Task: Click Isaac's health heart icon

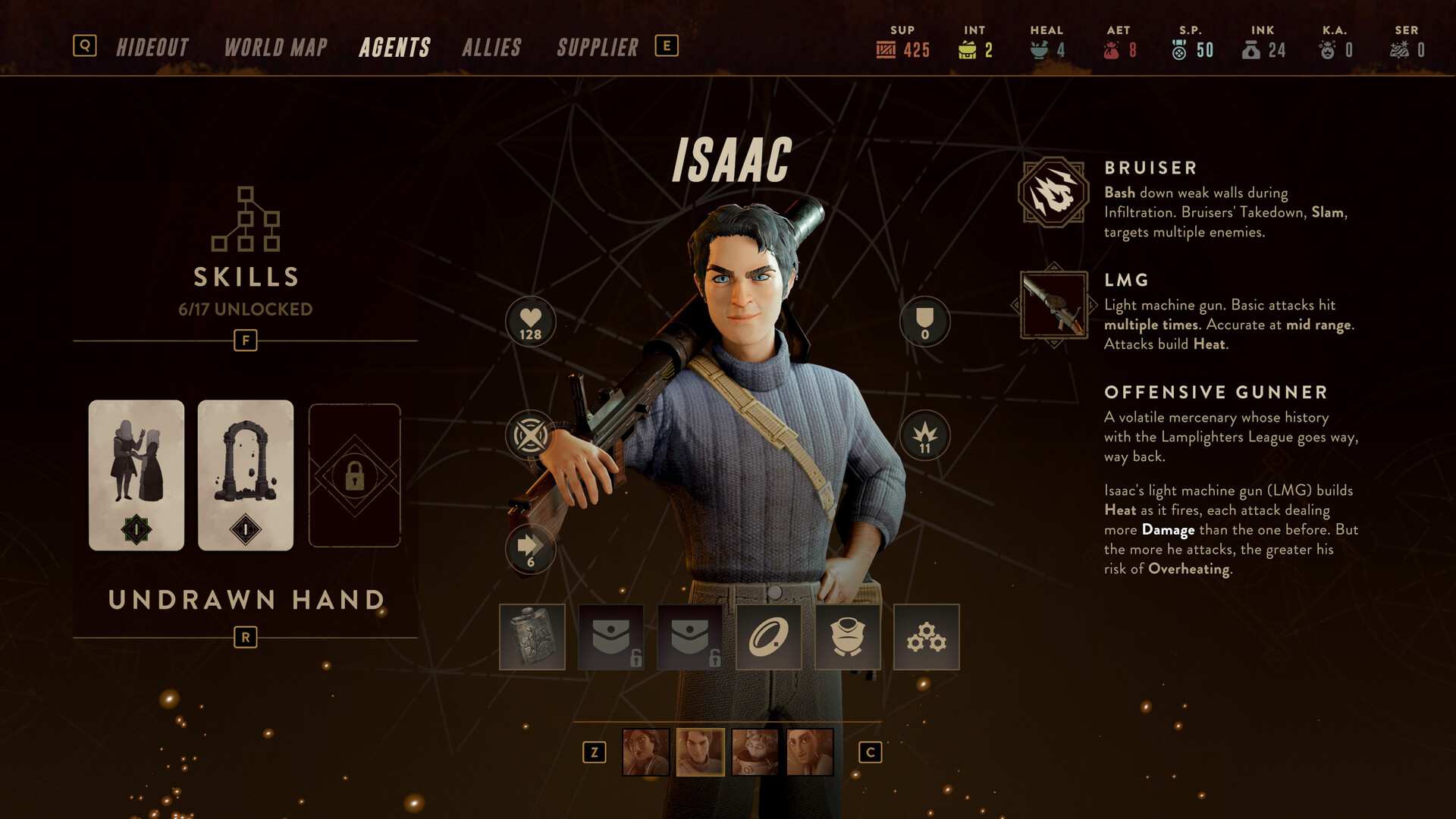Action: [x=531, y=322]
